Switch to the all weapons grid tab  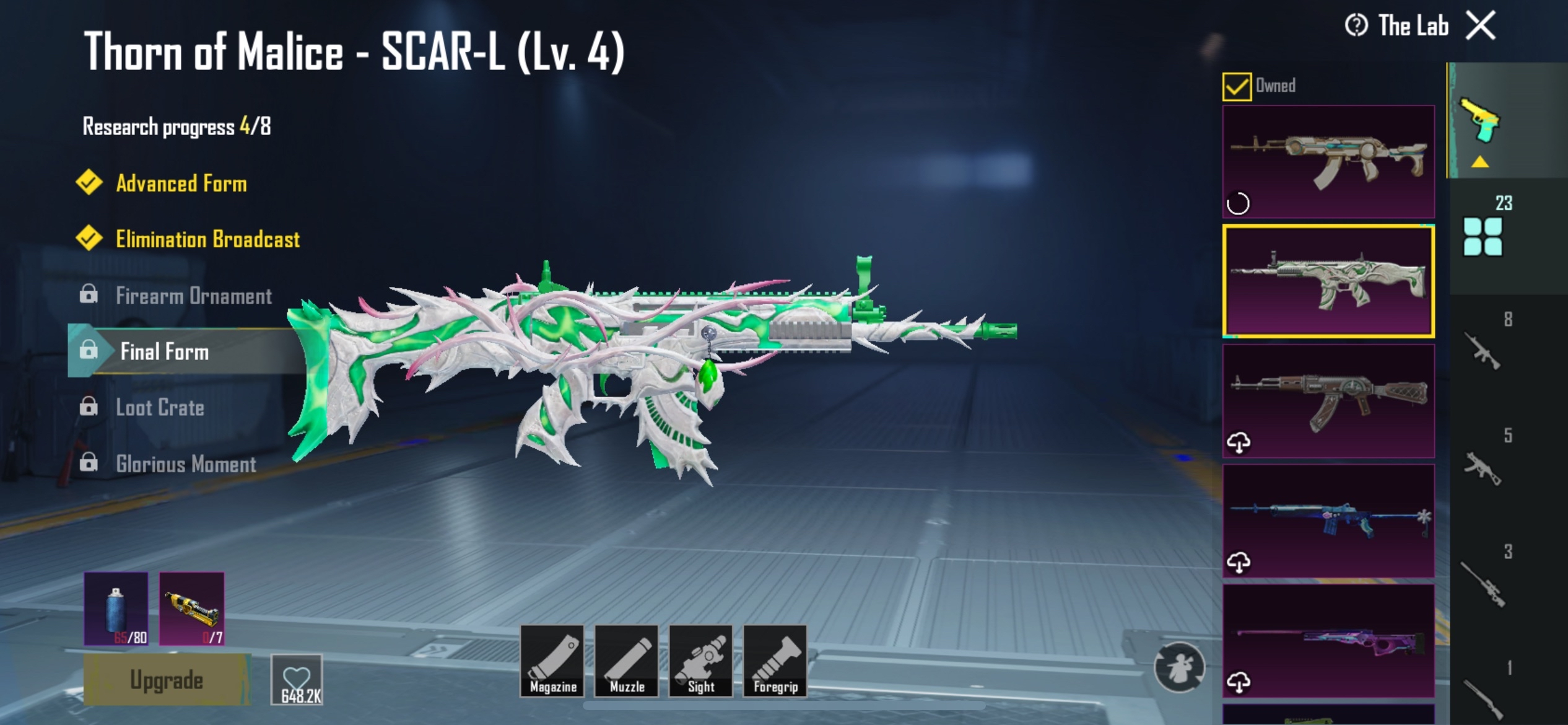pyautogui.click(x=1483, y=236)
